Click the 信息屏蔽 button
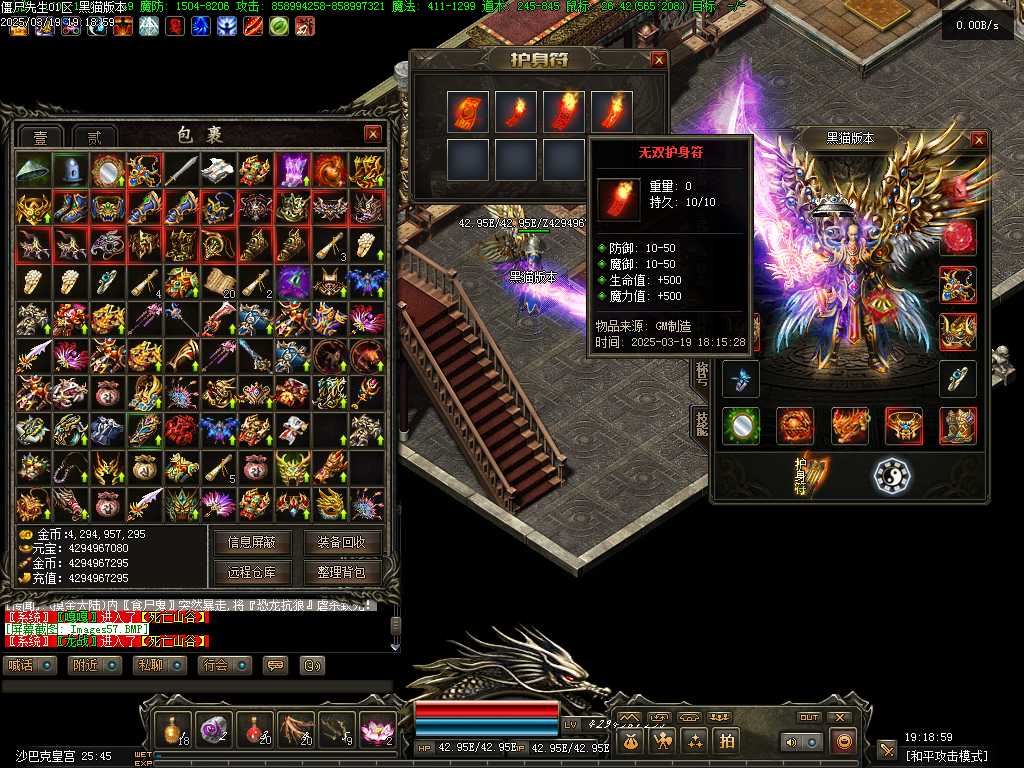This screenshot has height=768, width=1024. click(x=252, y=543)
